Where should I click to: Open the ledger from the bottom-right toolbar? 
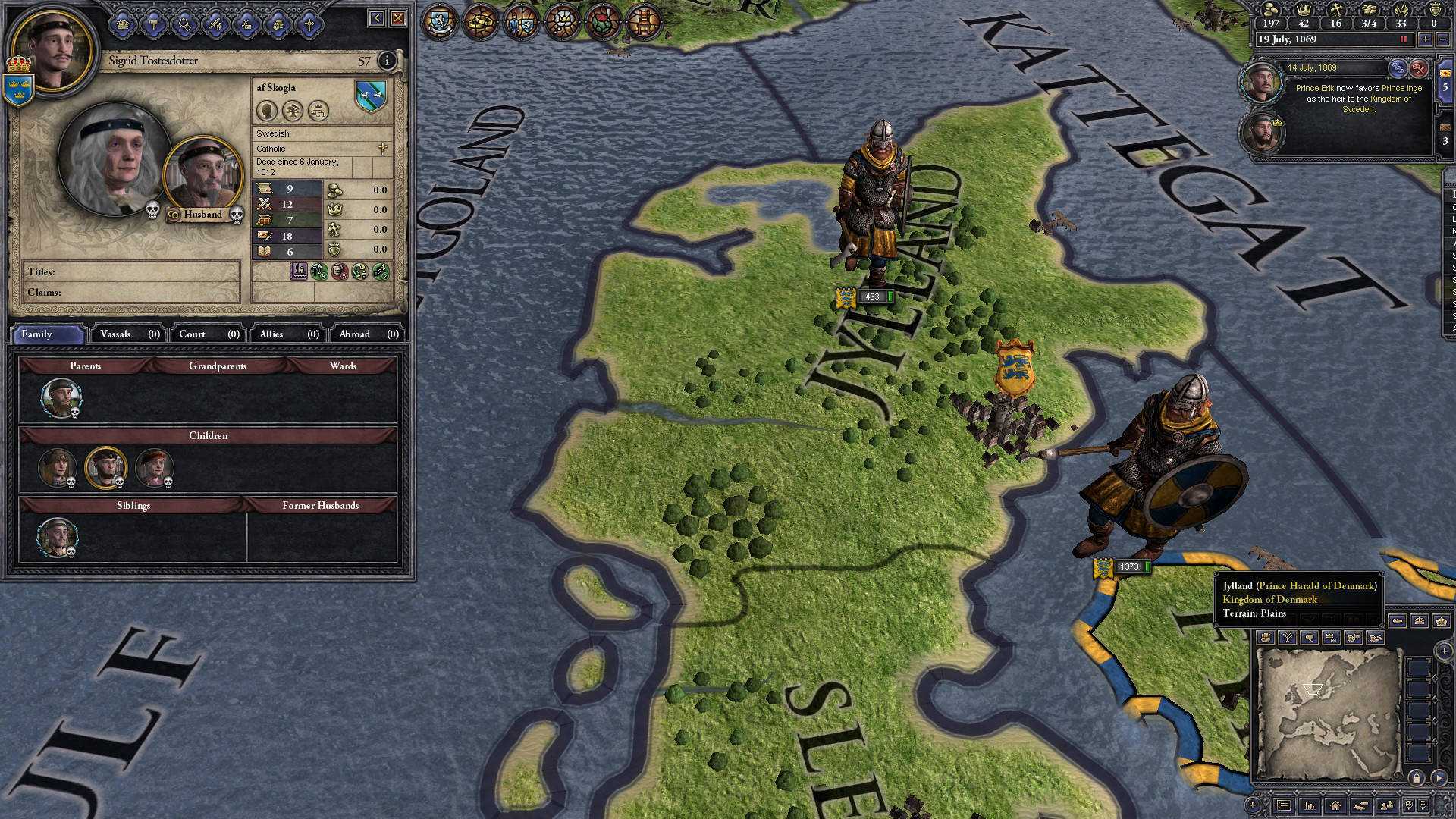point(1284,805)
